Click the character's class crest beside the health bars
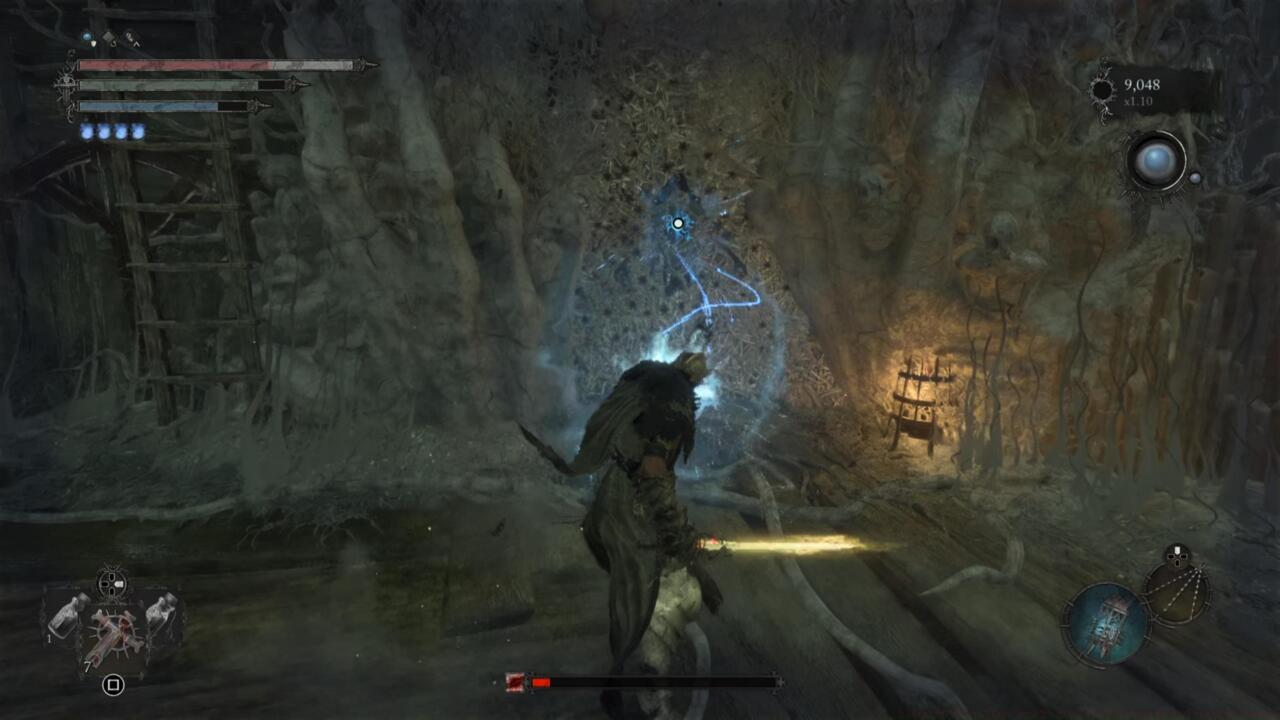The image size is (1280, 720). click(67, 84)
